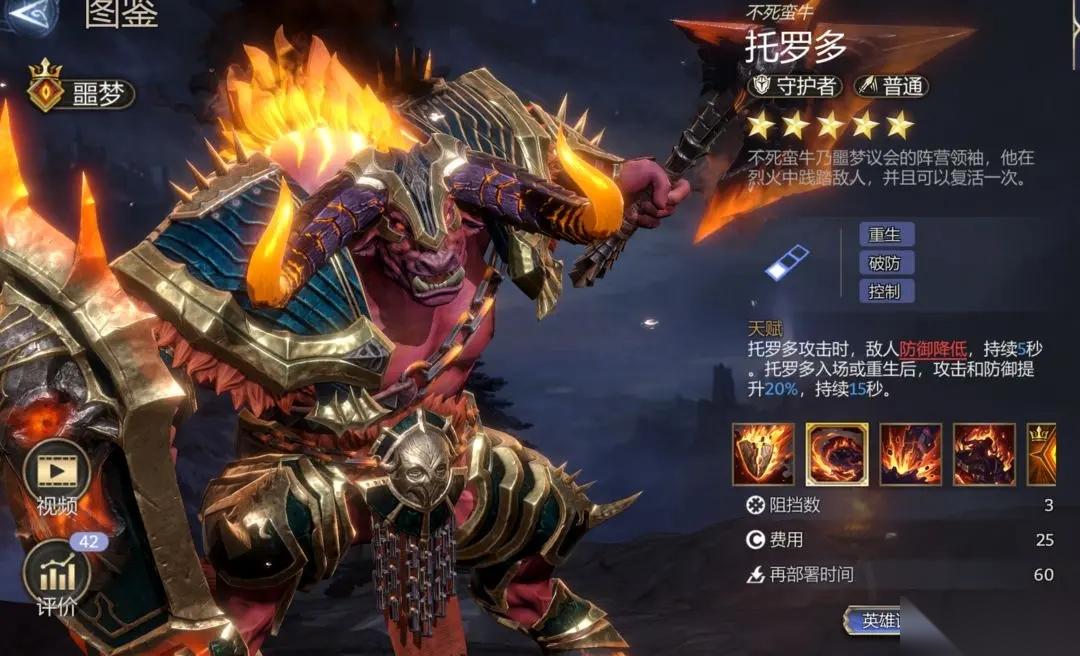This screenshot has height=656, width=1080.
Task: Select the 噩梦 faction badge
Action: pos(81,93)
